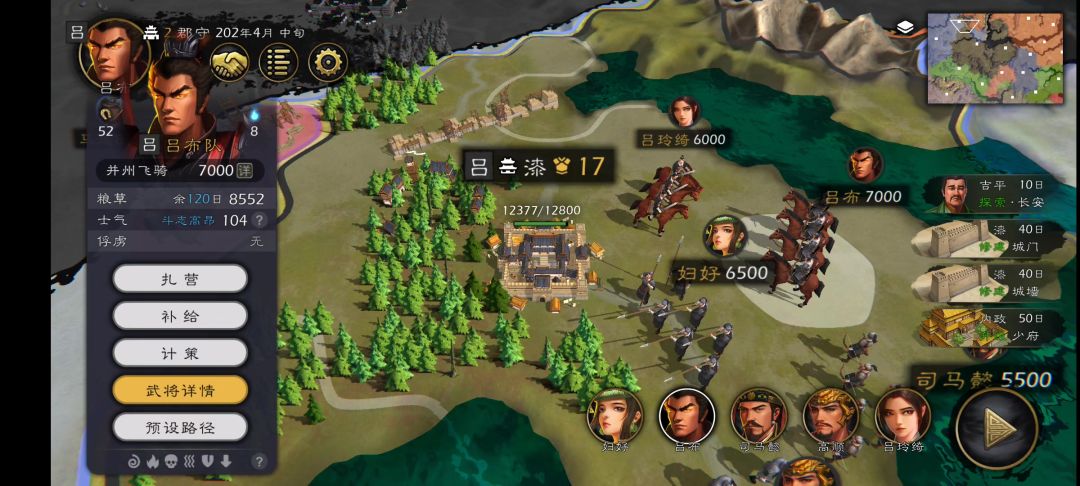Choose the 高顺 general portrait

[831, 415]
